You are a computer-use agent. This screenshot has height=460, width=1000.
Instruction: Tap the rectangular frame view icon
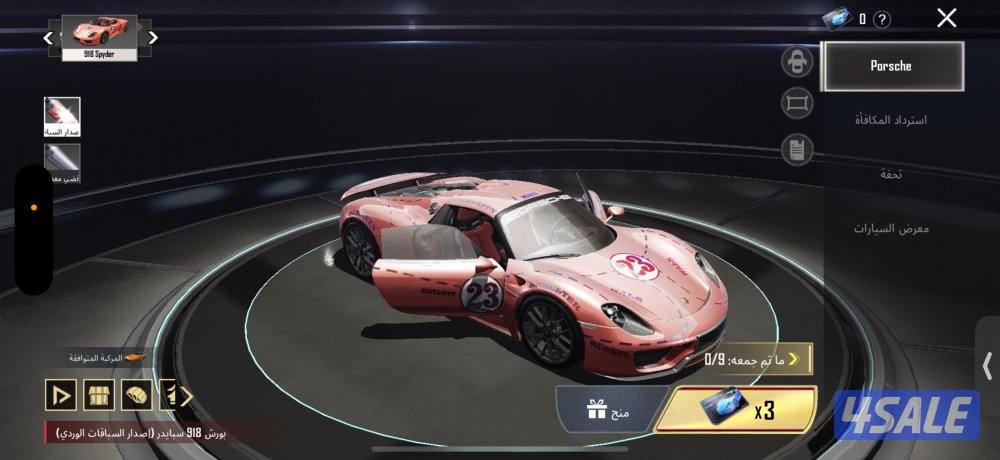(796, 102)
